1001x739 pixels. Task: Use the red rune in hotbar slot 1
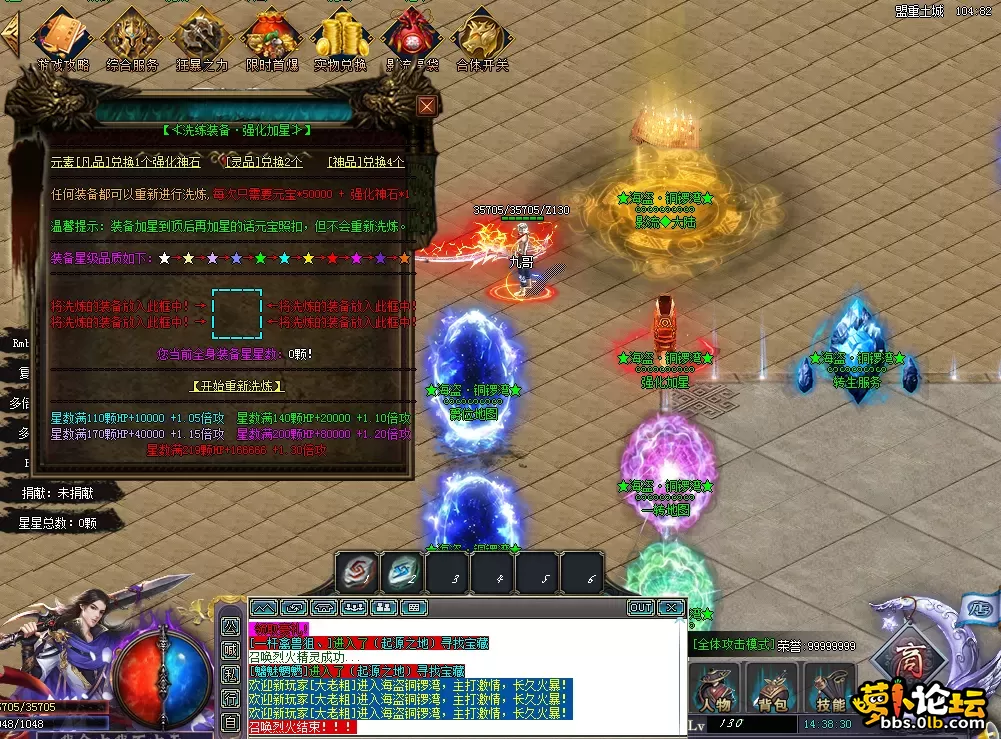click(x=357, y=573)
